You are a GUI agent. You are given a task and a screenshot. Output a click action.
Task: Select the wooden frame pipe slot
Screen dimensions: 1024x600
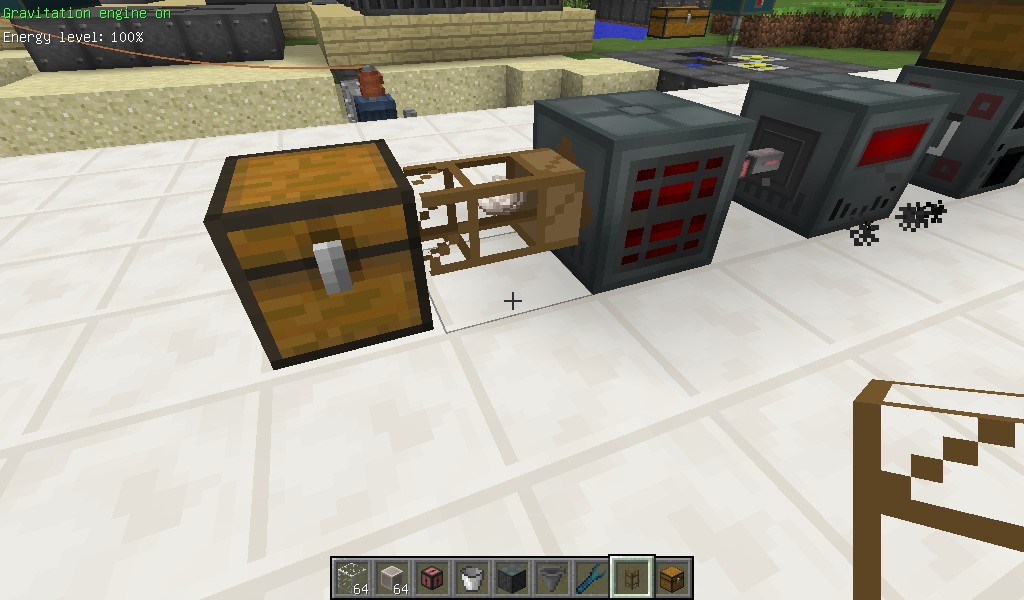632,577
